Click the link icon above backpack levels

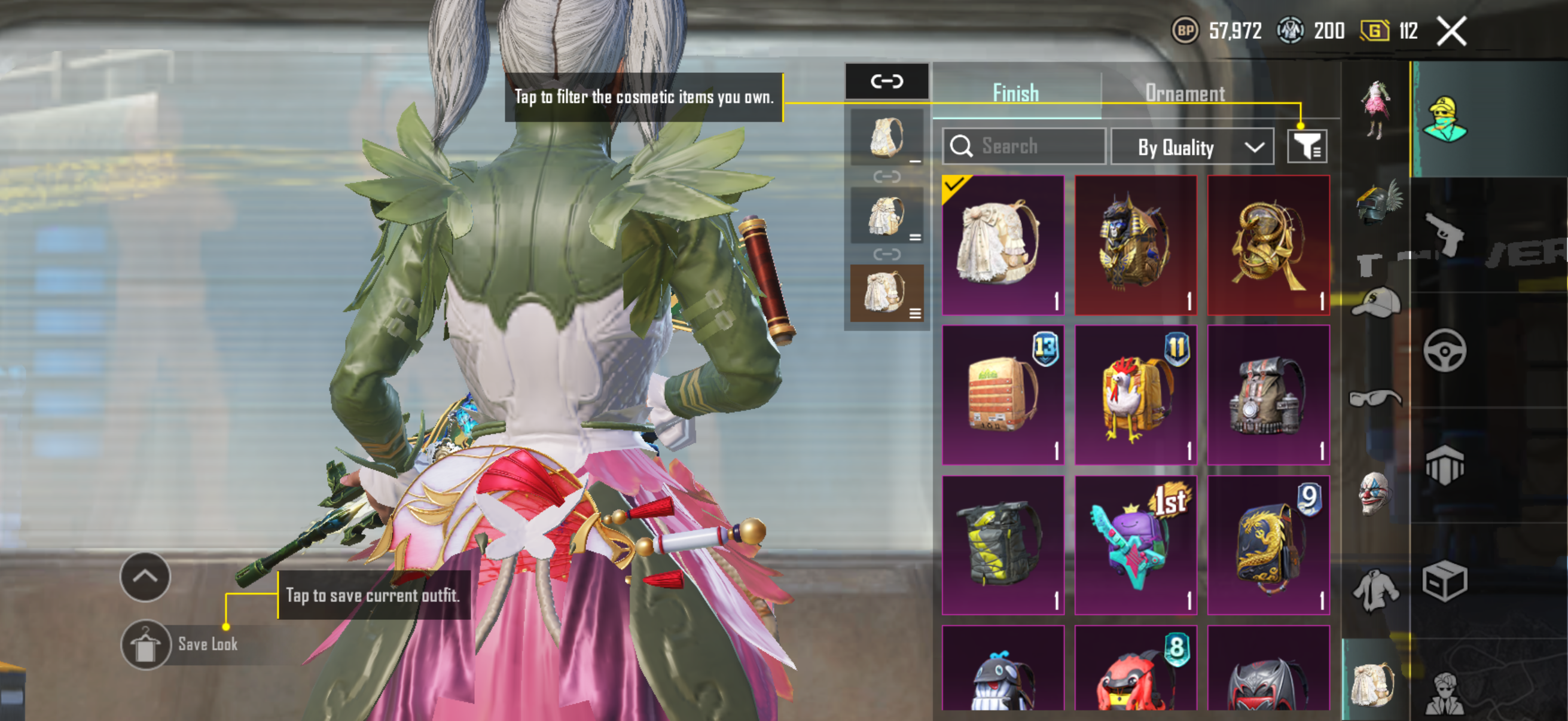(886, 81)
